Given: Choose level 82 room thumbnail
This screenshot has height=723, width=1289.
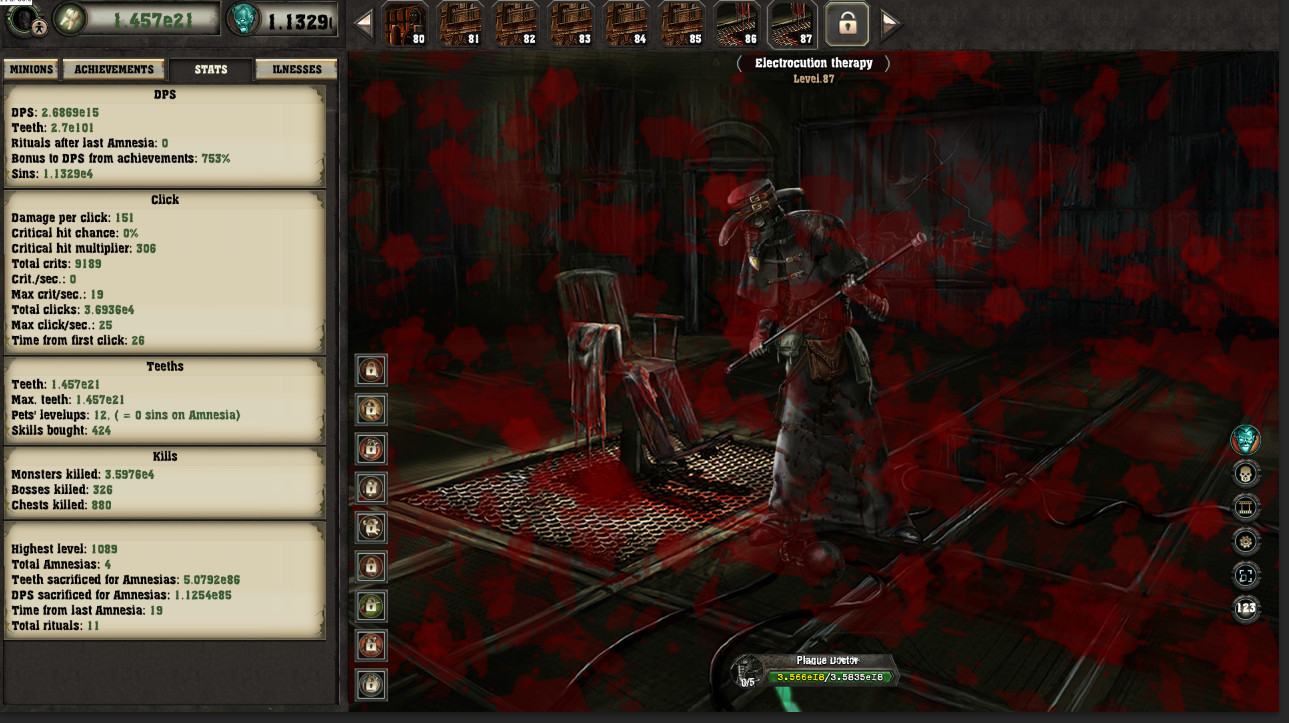Looking at the screenshot, I should pyautogui.click(x=516, y=24).
